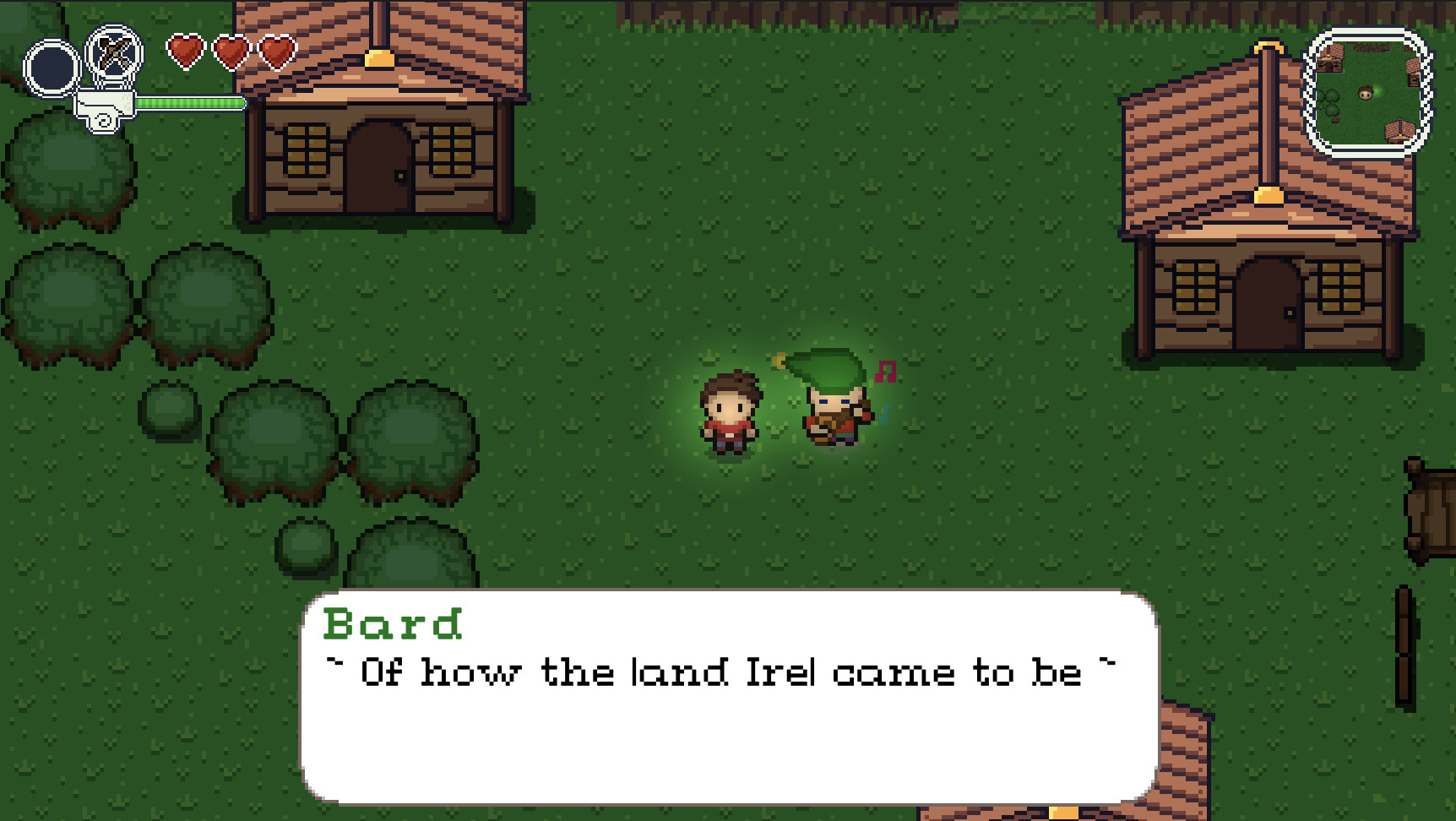Select the crossbow weapon slot icon
Screen dimensions: 1456x821
point(114,55)
